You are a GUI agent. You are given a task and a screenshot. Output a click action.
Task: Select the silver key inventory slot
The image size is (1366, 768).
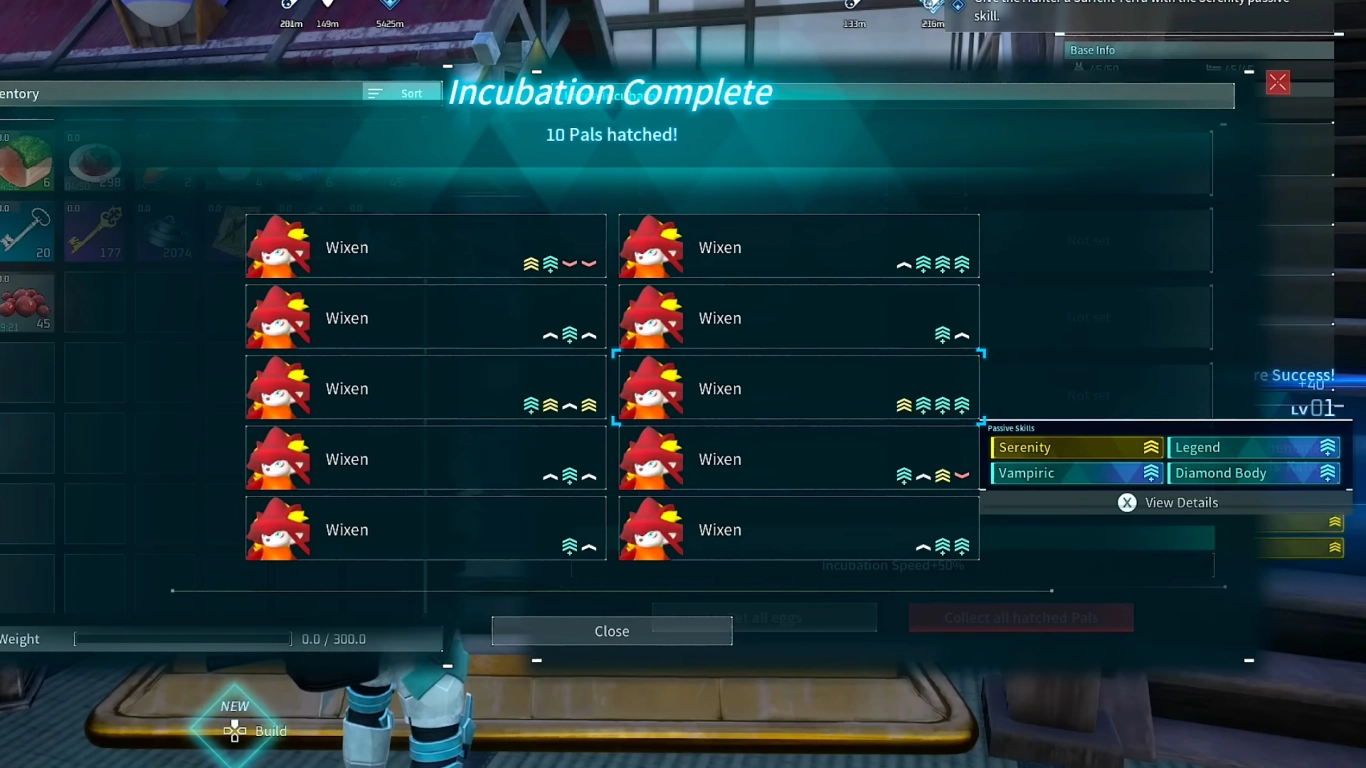(x=25, y=232)
